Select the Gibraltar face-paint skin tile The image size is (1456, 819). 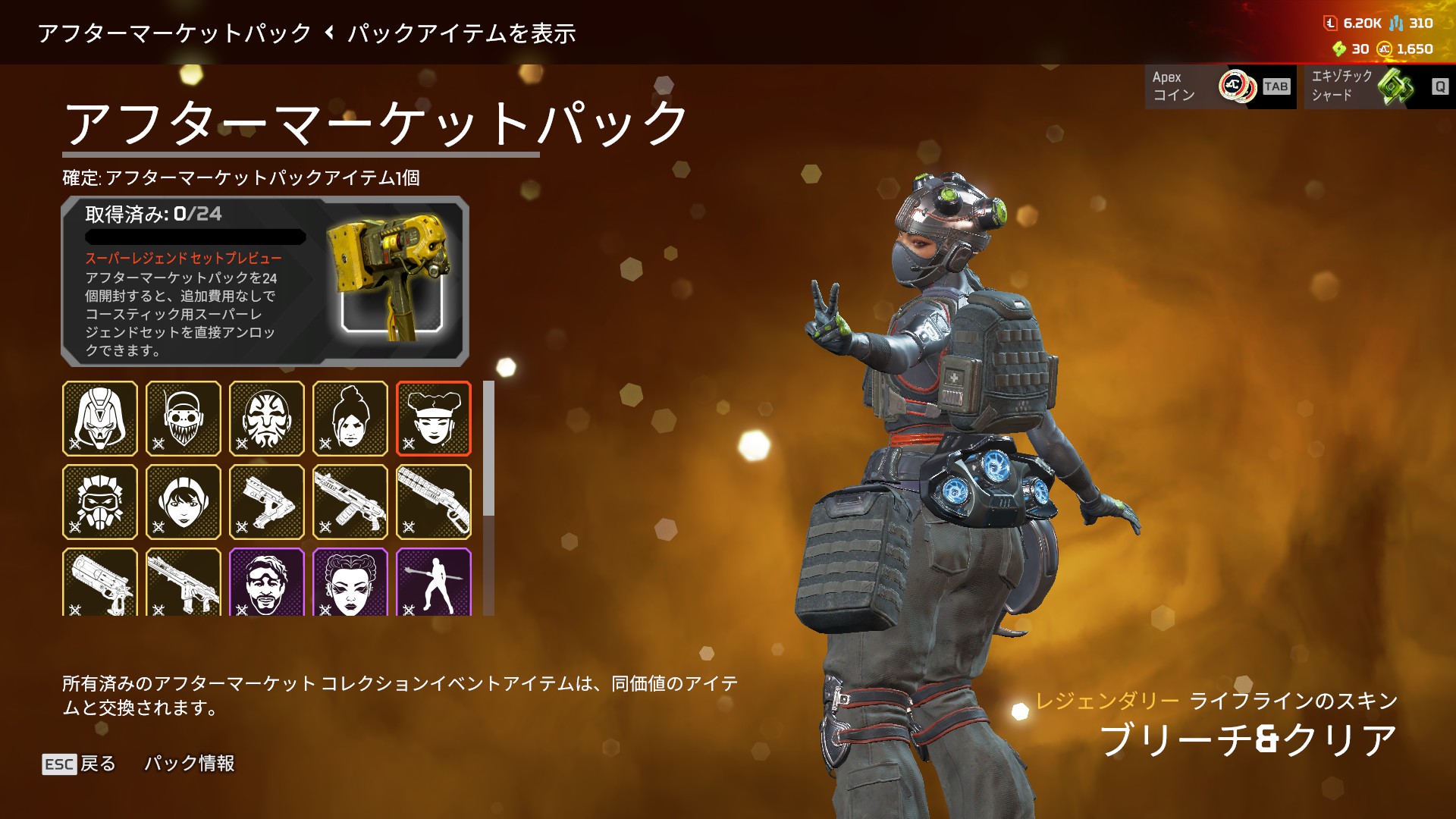click(x=267, y=419)
